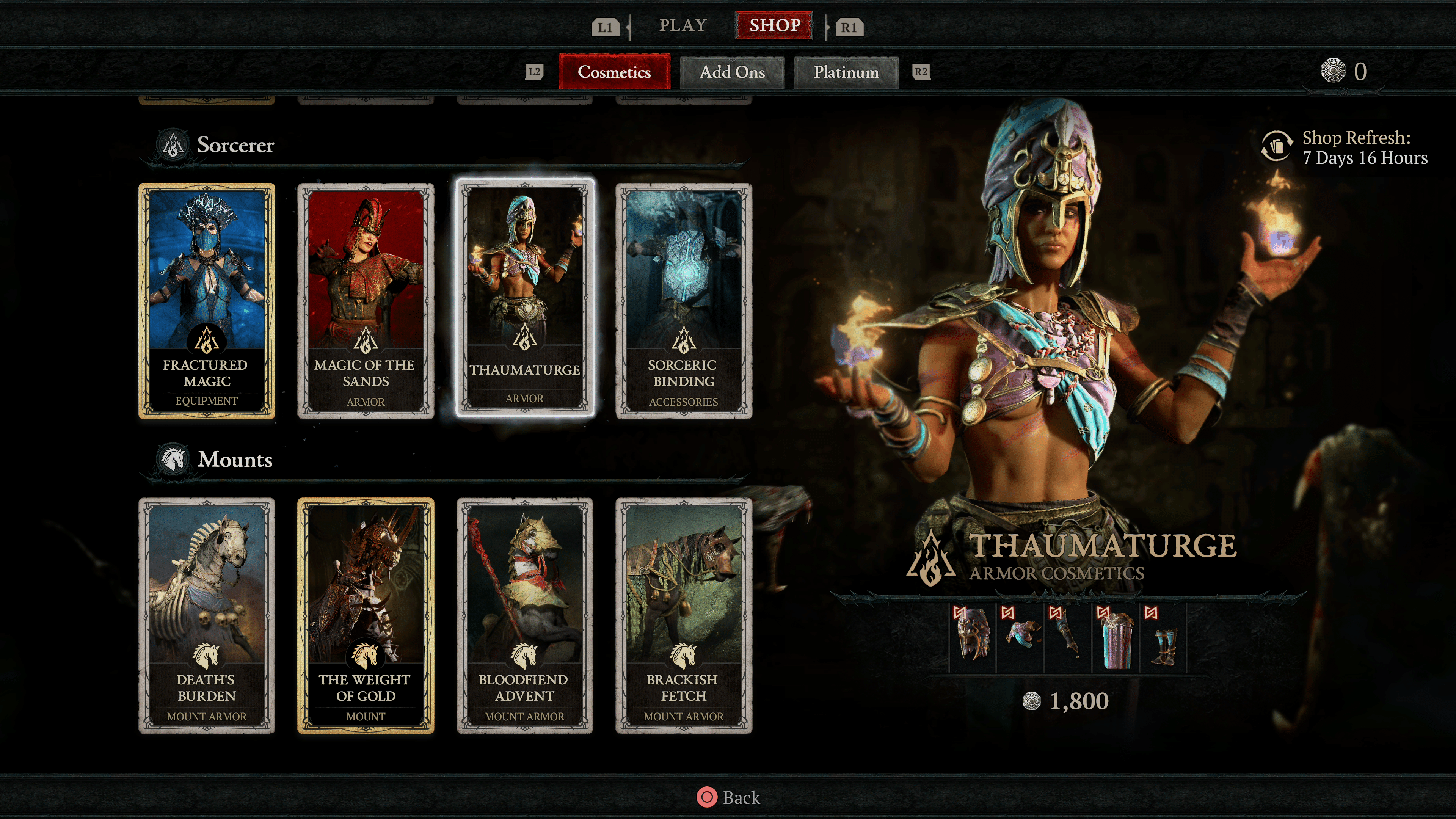Select the Death's Burden mount armor card
This screenshot has width=1456, height=819.
click(x=207, y=615)
